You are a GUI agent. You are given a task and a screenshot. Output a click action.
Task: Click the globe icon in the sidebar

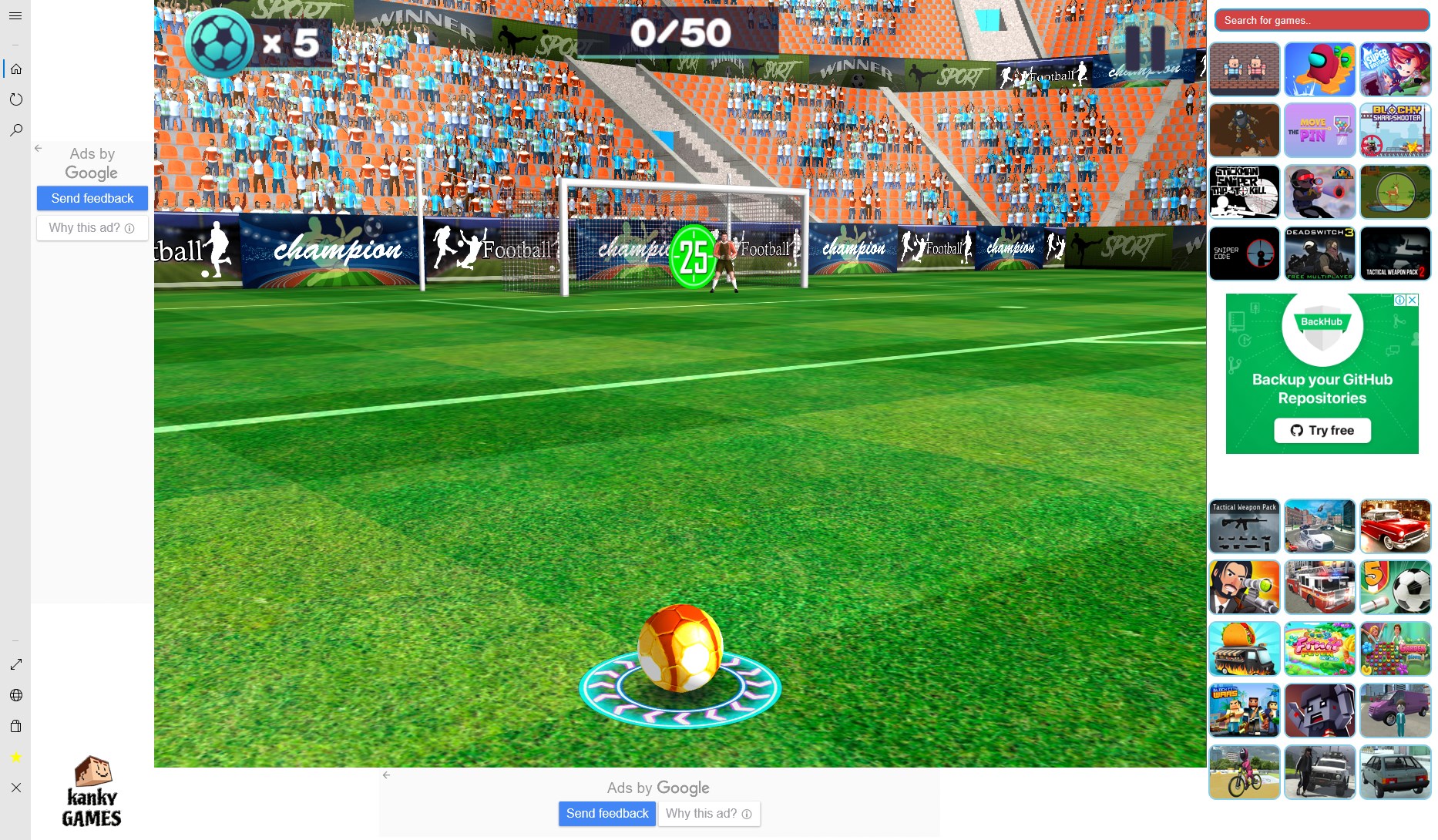17,695
